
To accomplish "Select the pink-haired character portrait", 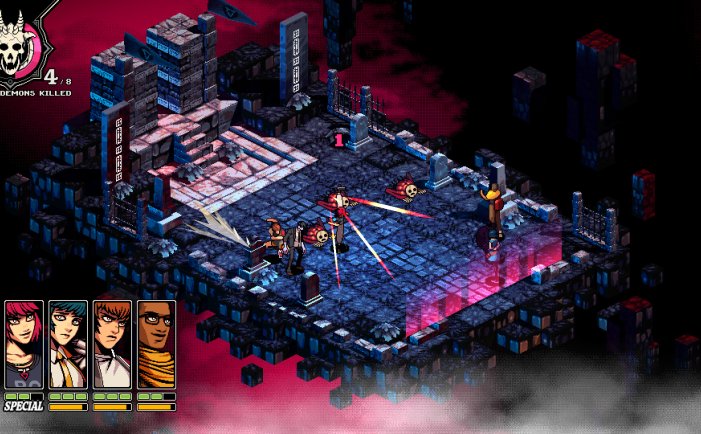I will (24, 344).
